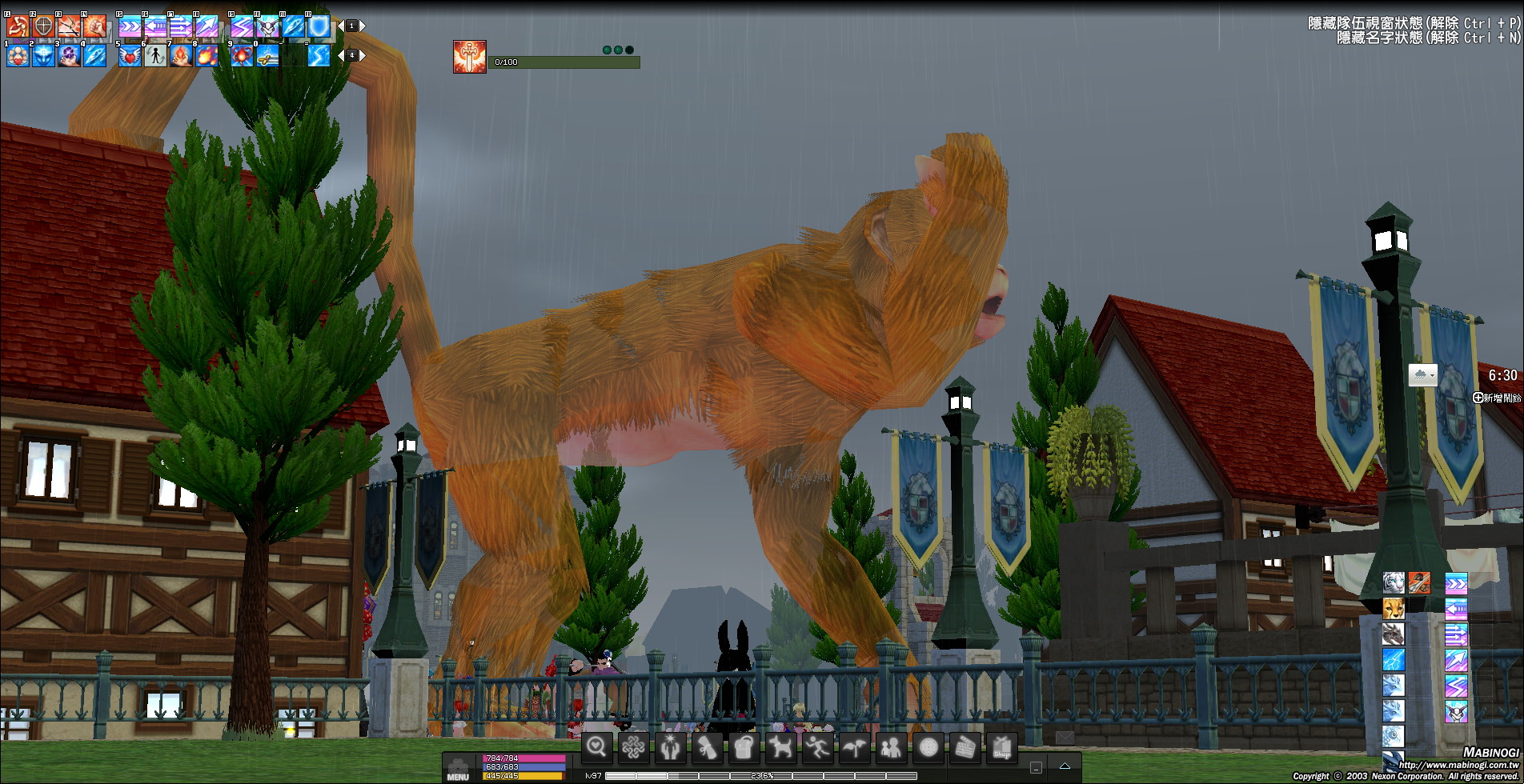Open the clapperboard icon in the menu bar
This screenshot has width=1524, height=784.
(x=965, y=748)
